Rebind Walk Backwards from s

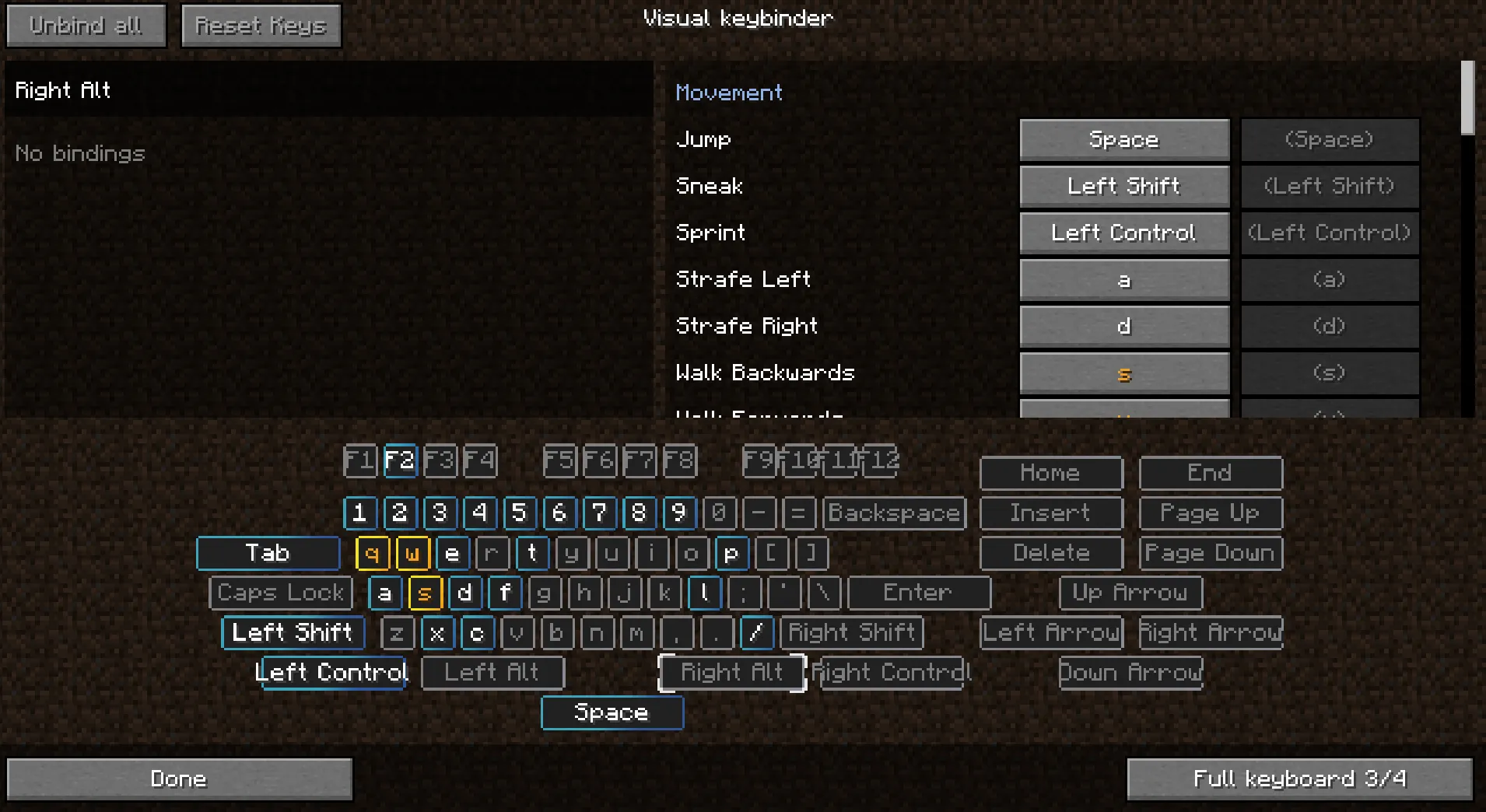[1123, 373]
